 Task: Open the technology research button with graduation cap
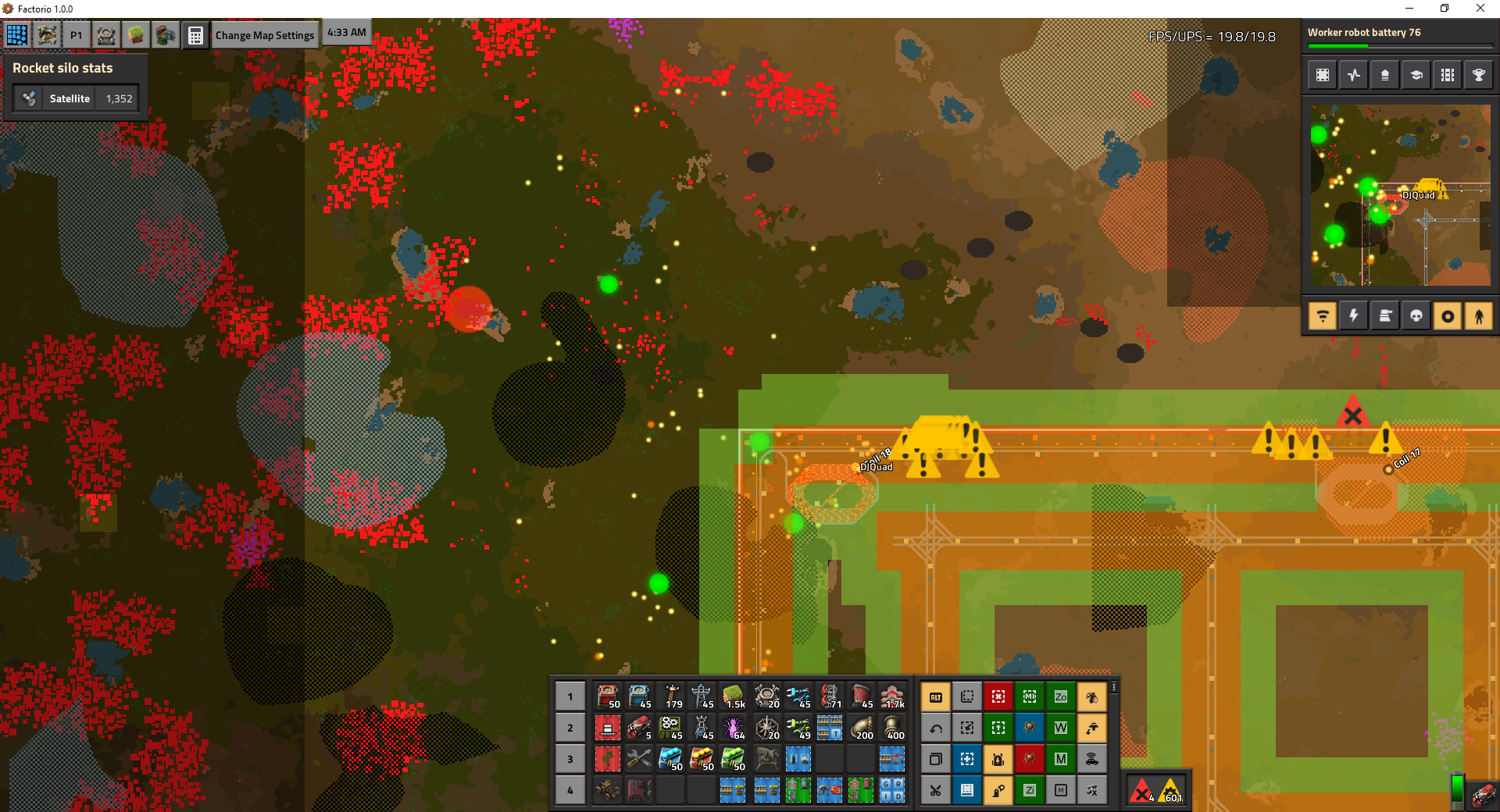coord(1416,75)
